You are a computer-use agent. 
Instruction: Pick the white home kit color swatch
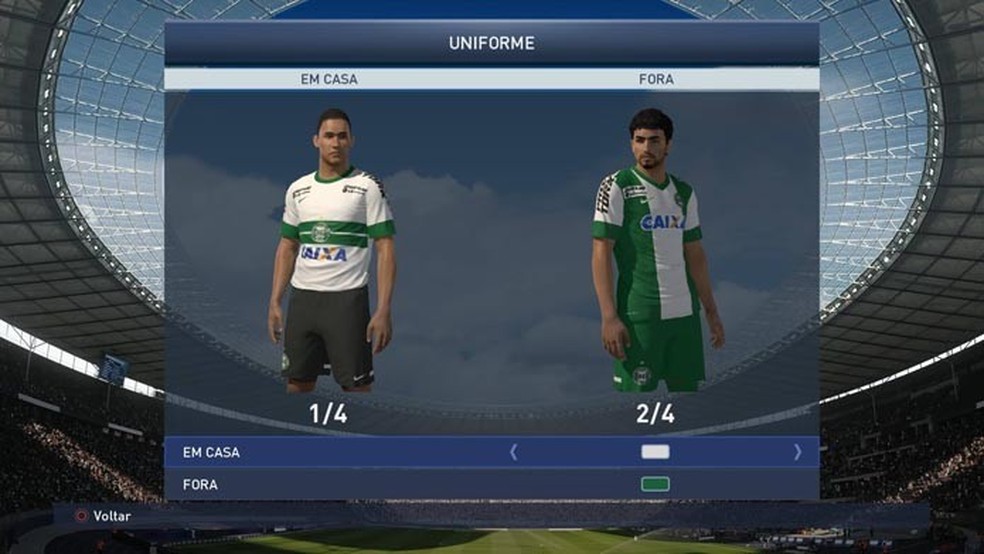click(655, 452)
